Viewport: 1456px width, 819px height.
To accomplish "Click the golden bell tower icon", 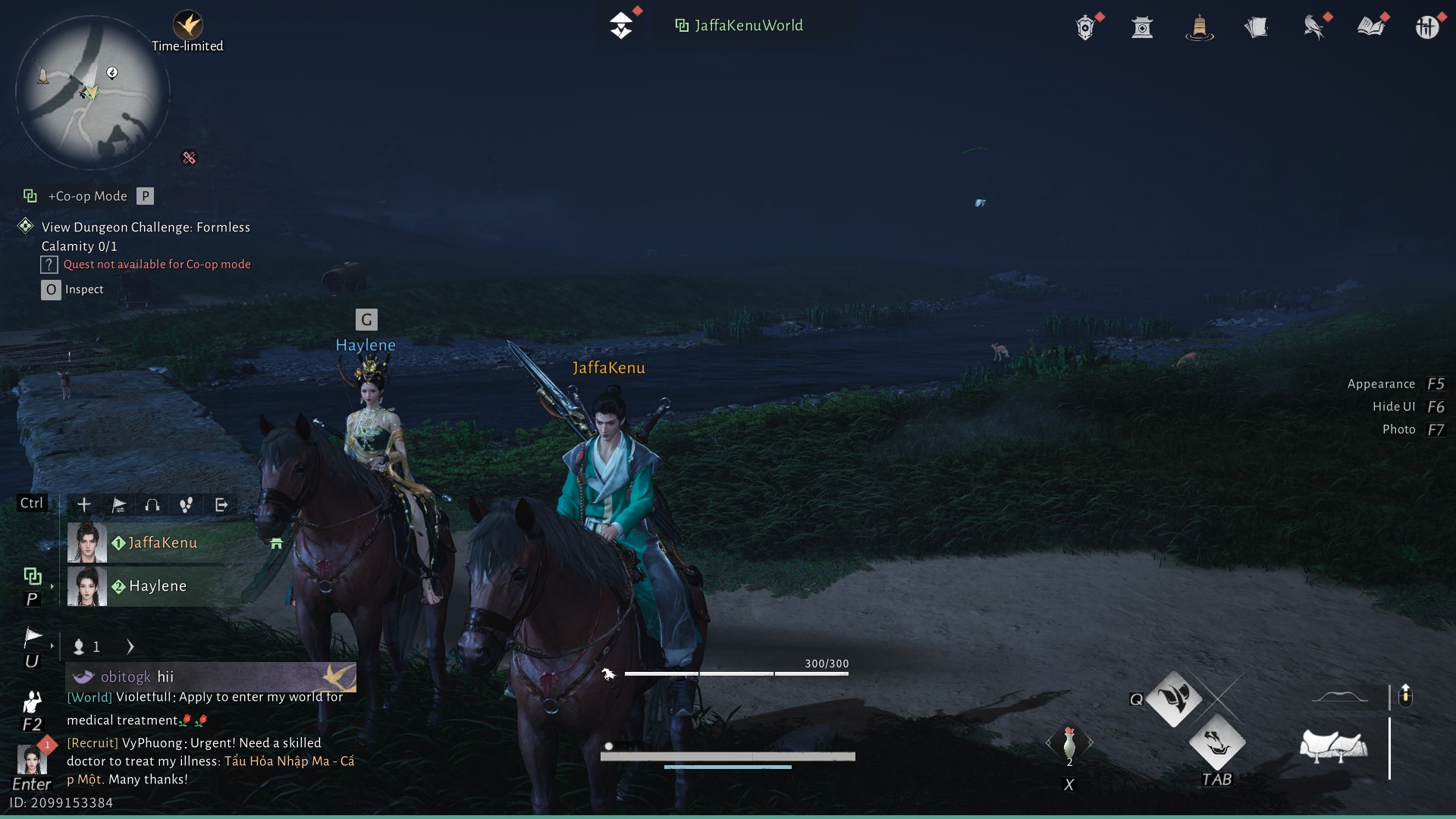I will coord(1199,28).
